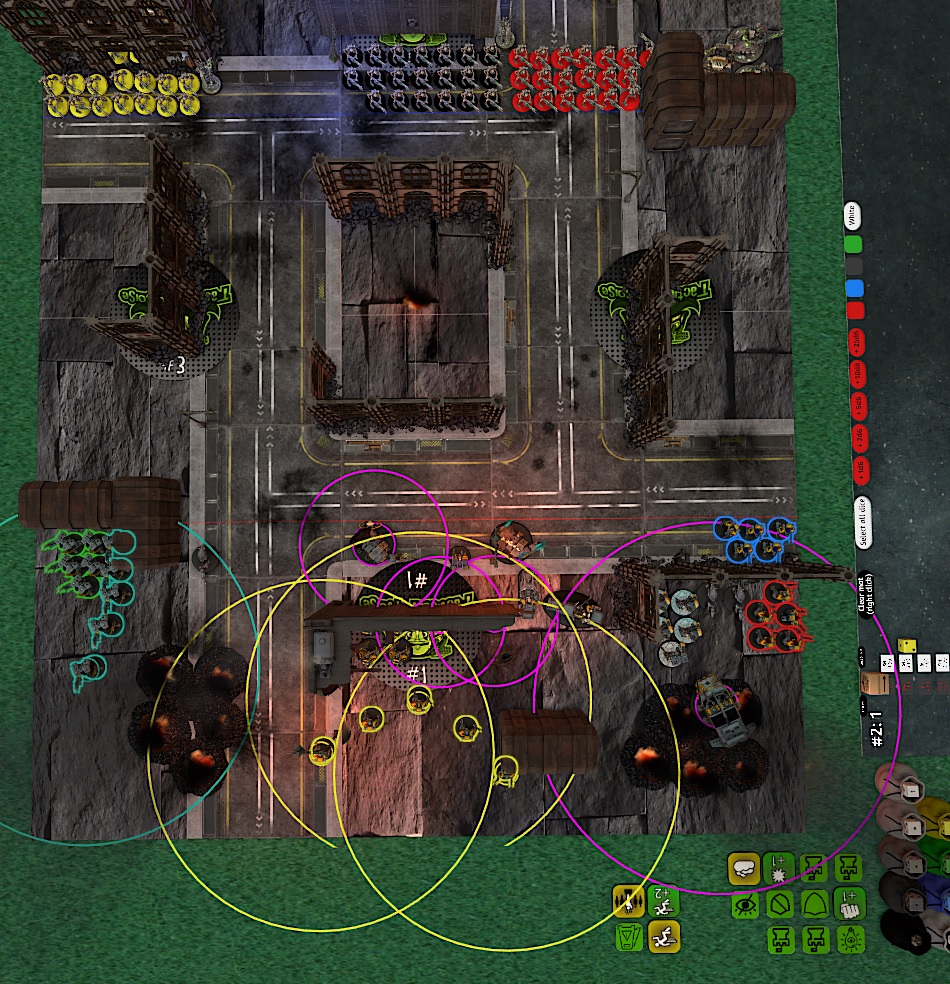The height and width of the screenshot is (984, 950).
Task: Choose the red dice color swatch
Action: coord(854,311)
